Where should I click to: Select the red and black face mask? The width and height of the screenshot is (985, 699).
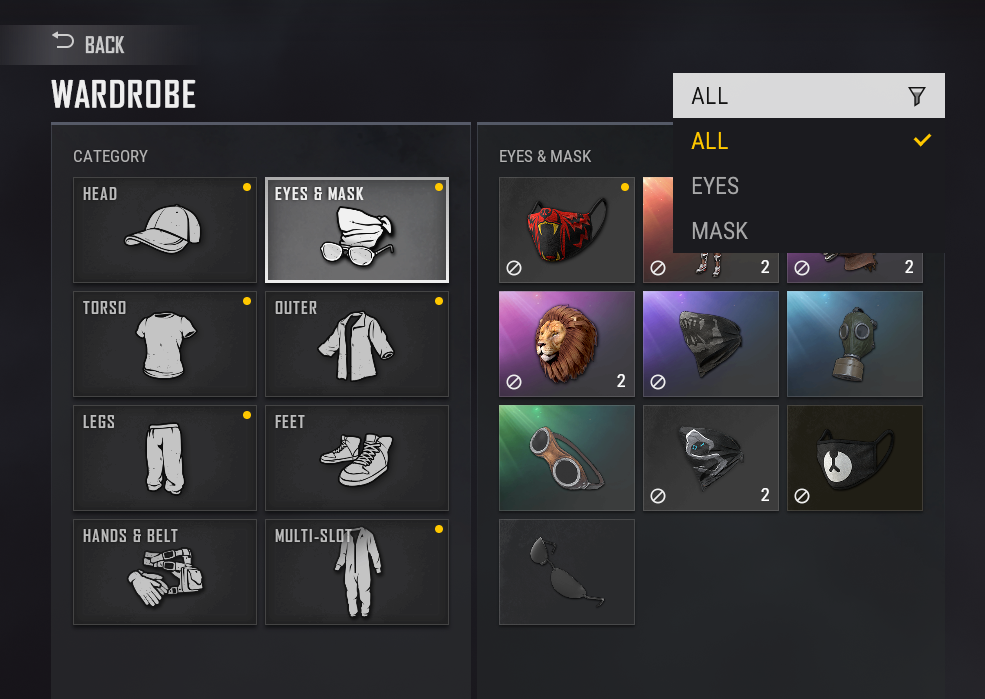coord(567,230)
